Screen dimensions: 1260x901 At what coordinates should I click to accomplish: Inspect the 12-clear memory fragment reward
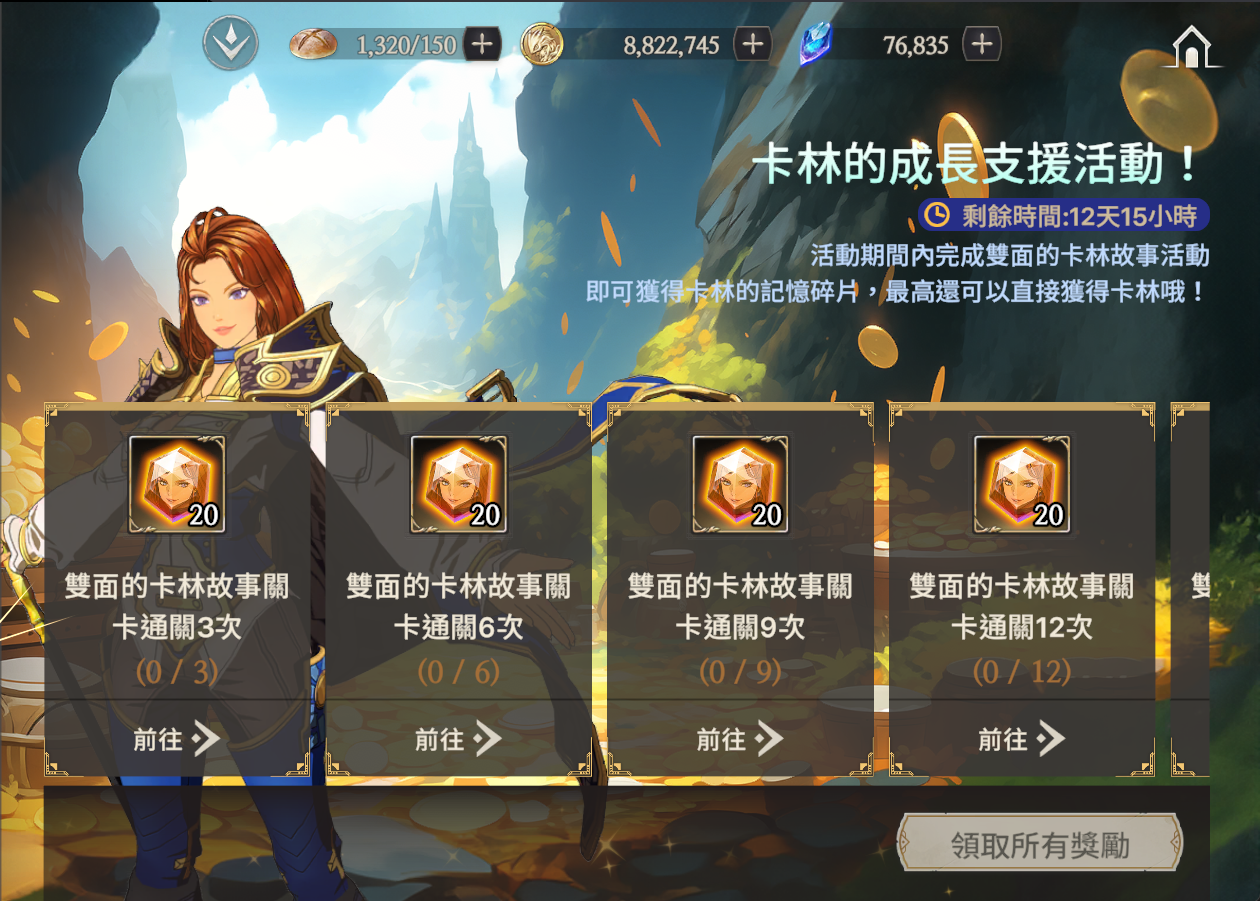point(1022,485)
